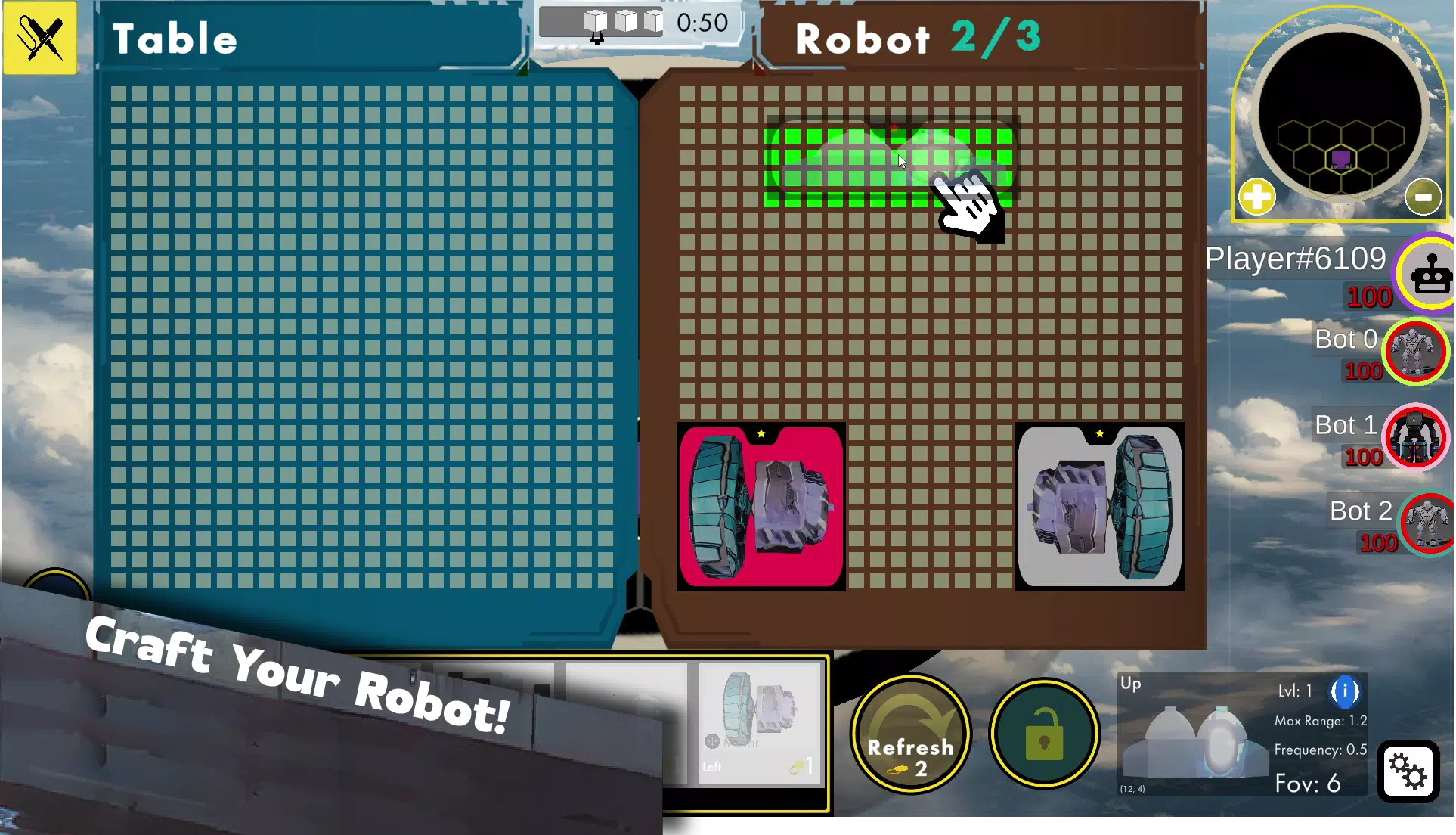Select the crafting tools icon top-left
1456x835 pixels.
39,38
